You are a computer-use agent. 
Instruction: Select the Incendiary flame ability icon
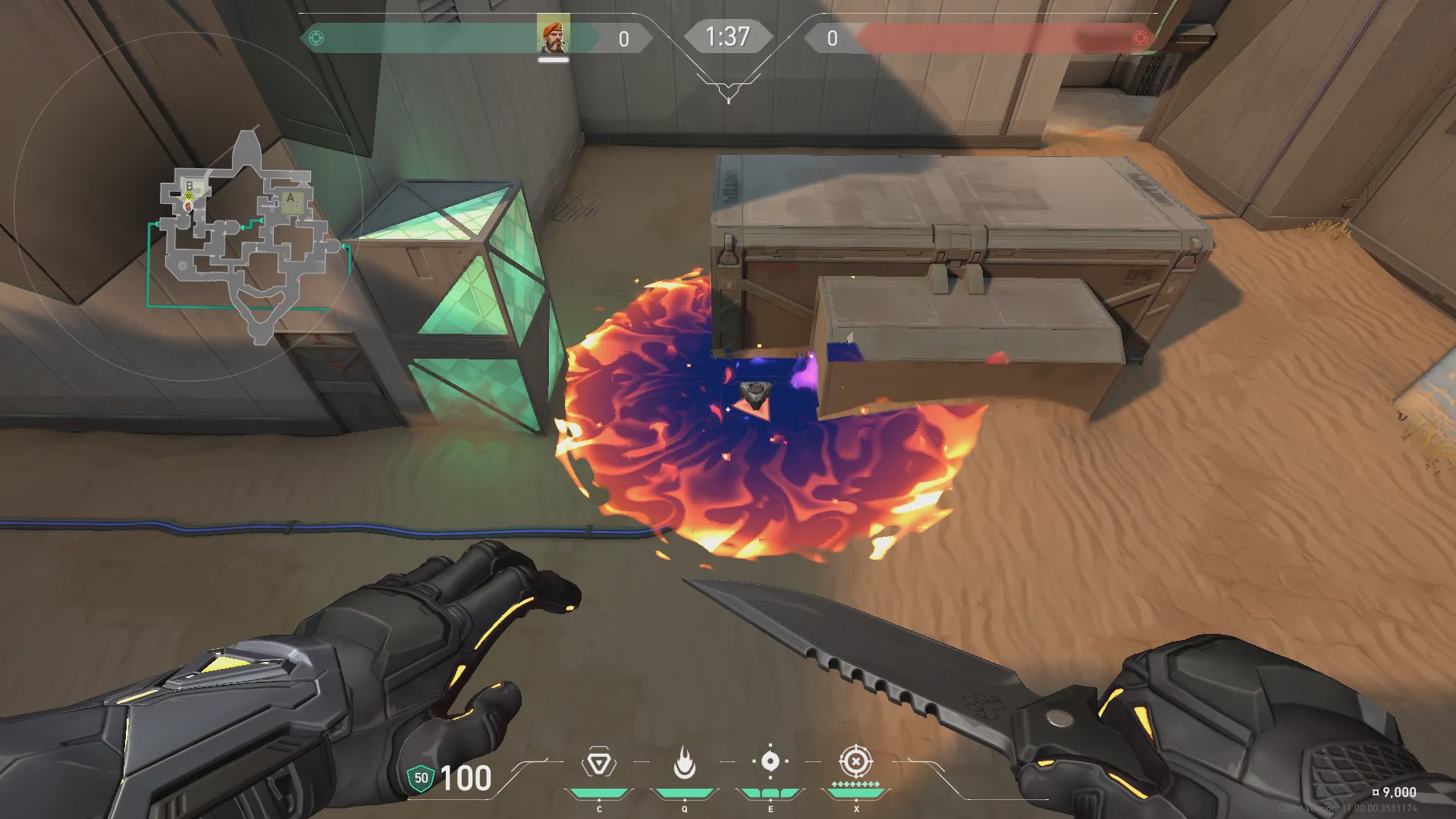tap(684, 763)
